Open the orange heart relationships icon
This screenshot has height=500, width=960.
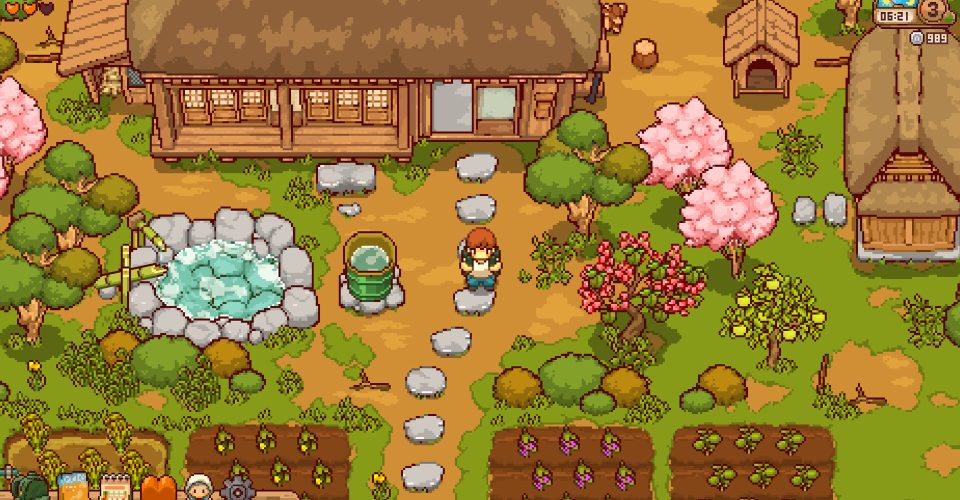158,489
